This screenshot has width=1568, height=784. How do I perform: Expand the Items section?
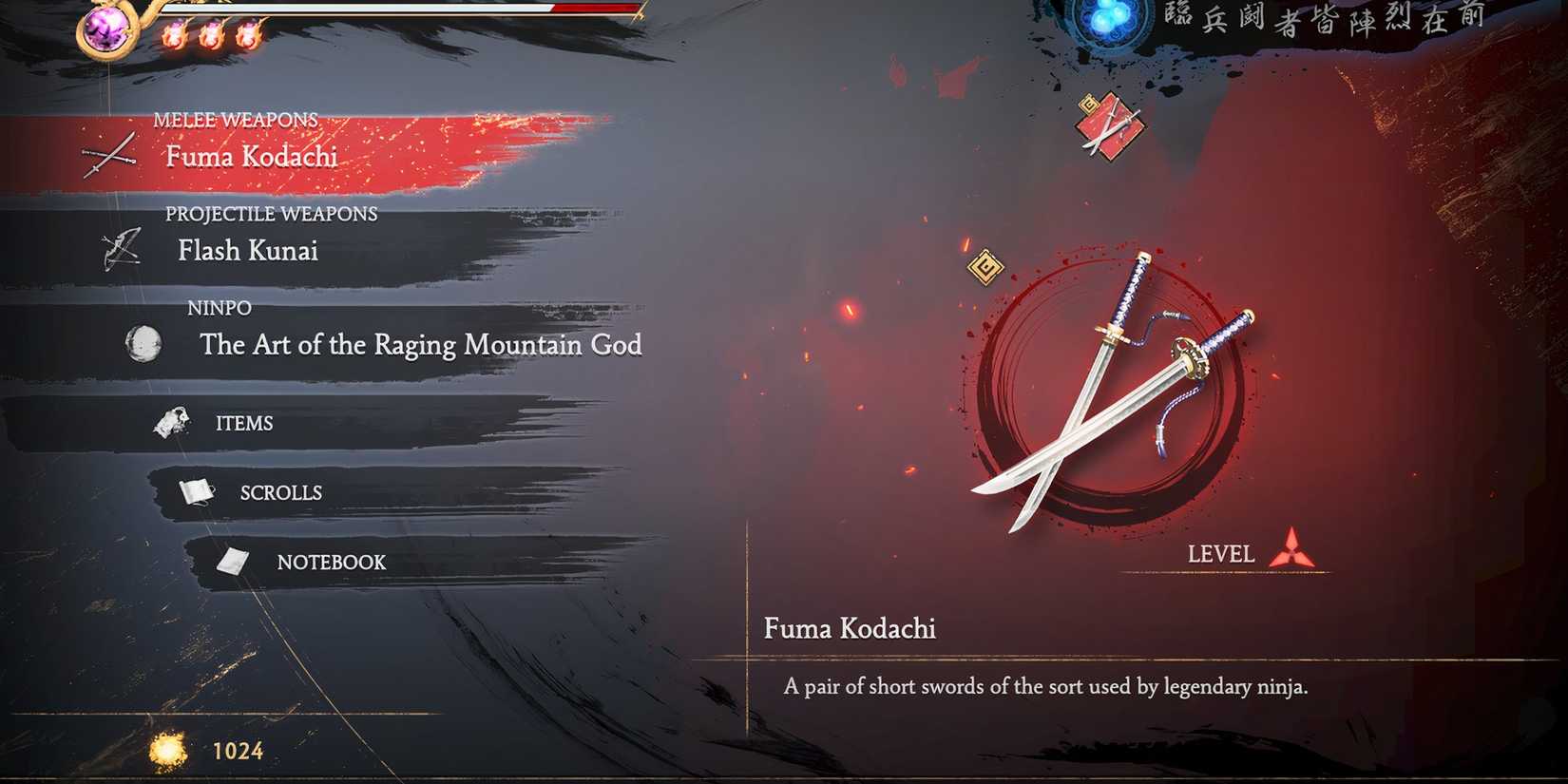(x=244, y=422)
